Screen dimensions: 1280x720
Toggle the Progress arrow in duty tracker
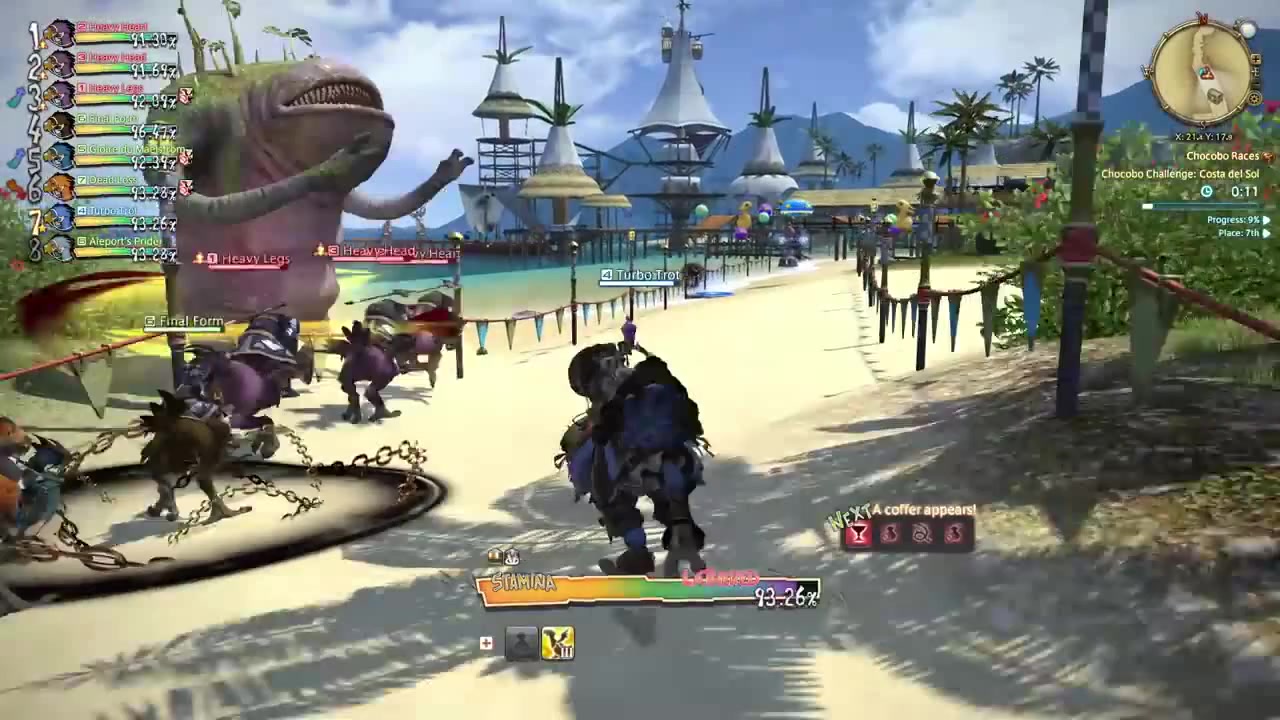(1267, 220)
